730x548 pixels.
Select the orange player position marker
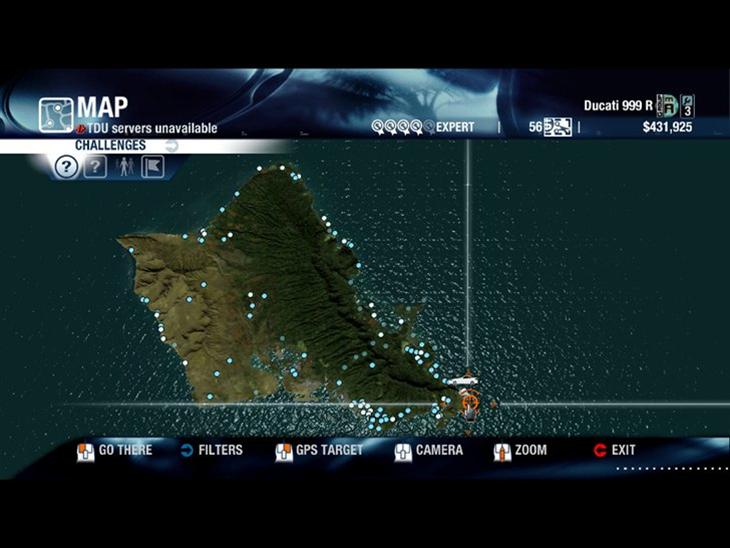pyautogui.click(x=468, y=403)
